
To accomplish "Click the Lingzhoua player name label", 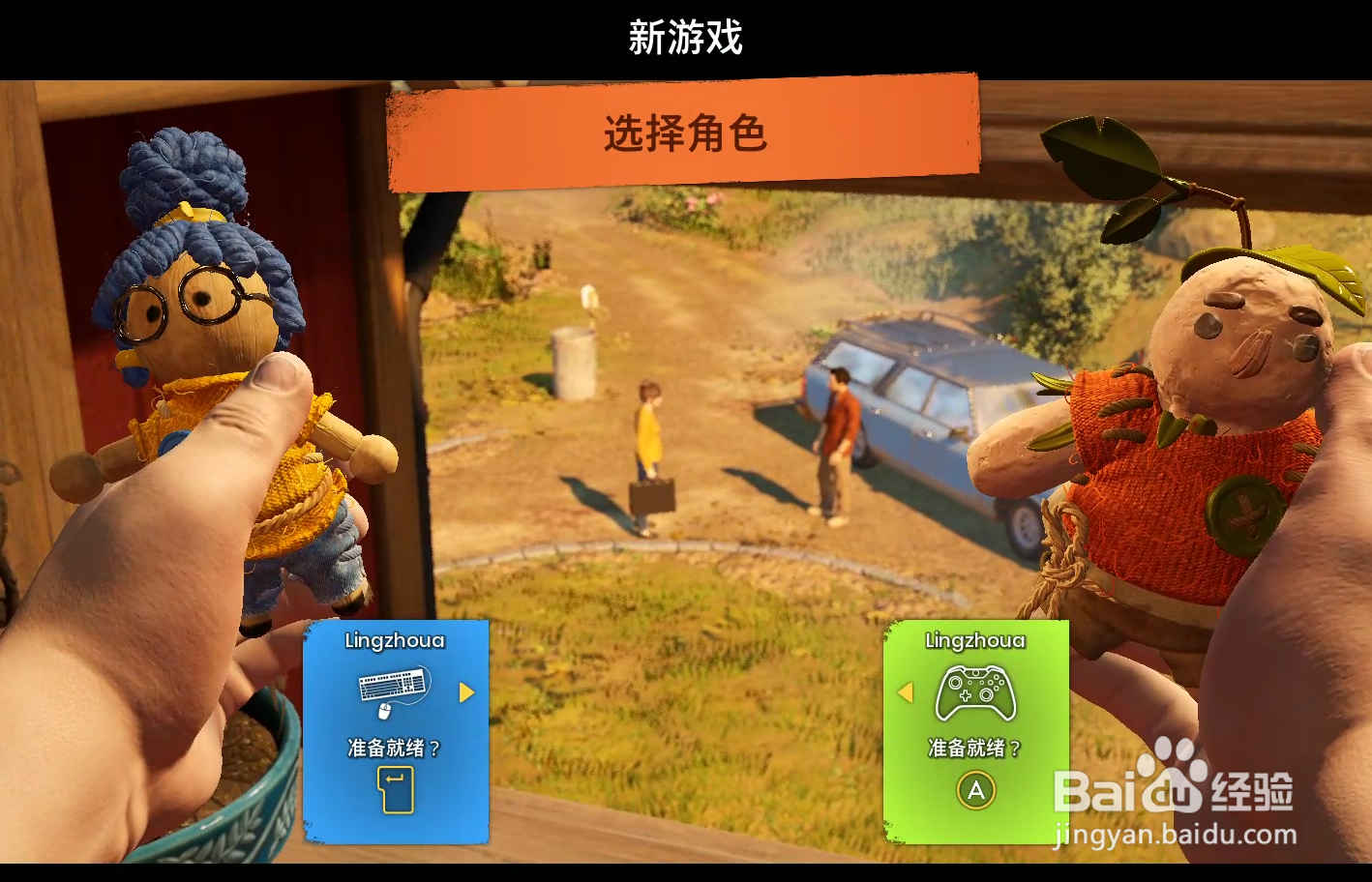I will click(394, 640).
